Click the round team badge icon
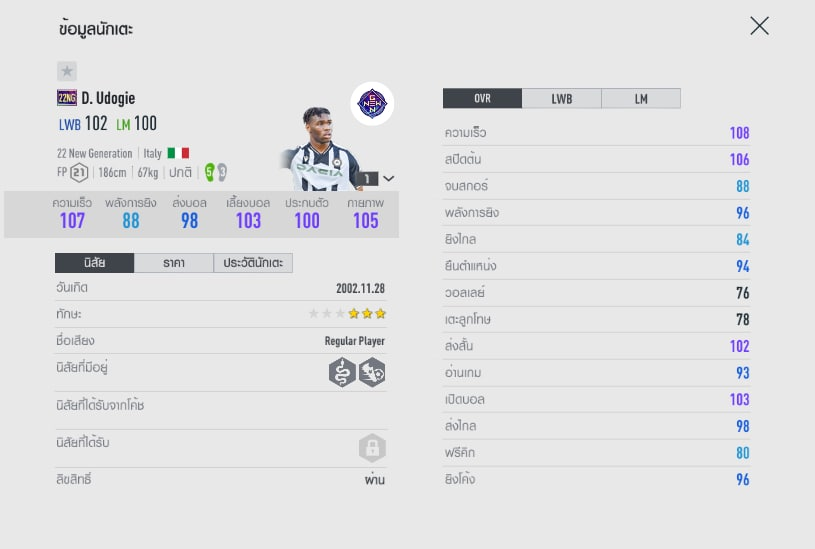The width and height of the screenshot is (815, 549). point(372,103)
